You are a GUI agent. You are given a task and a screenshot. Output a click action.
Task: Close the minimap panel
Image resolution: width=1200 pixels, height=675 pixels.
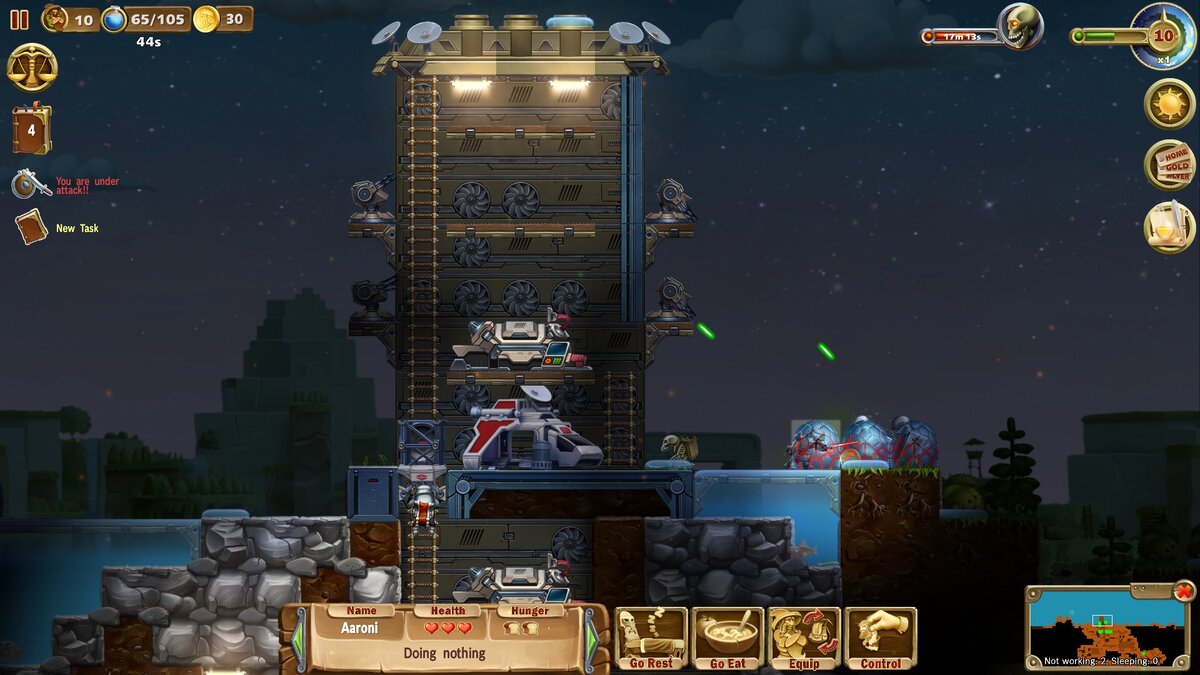point(1184,591)
